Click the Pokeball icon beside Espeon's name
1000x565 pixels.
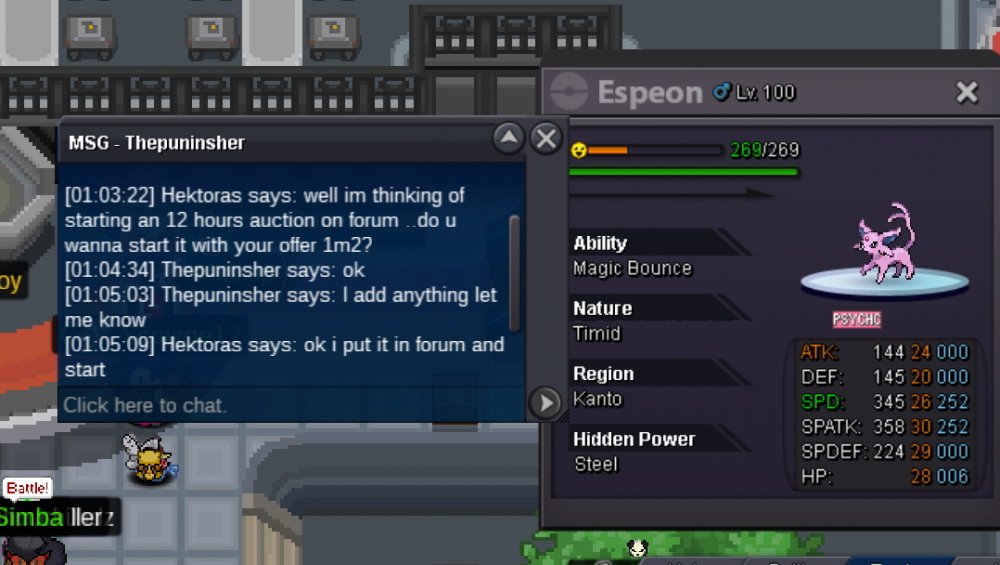pos(569,92)
